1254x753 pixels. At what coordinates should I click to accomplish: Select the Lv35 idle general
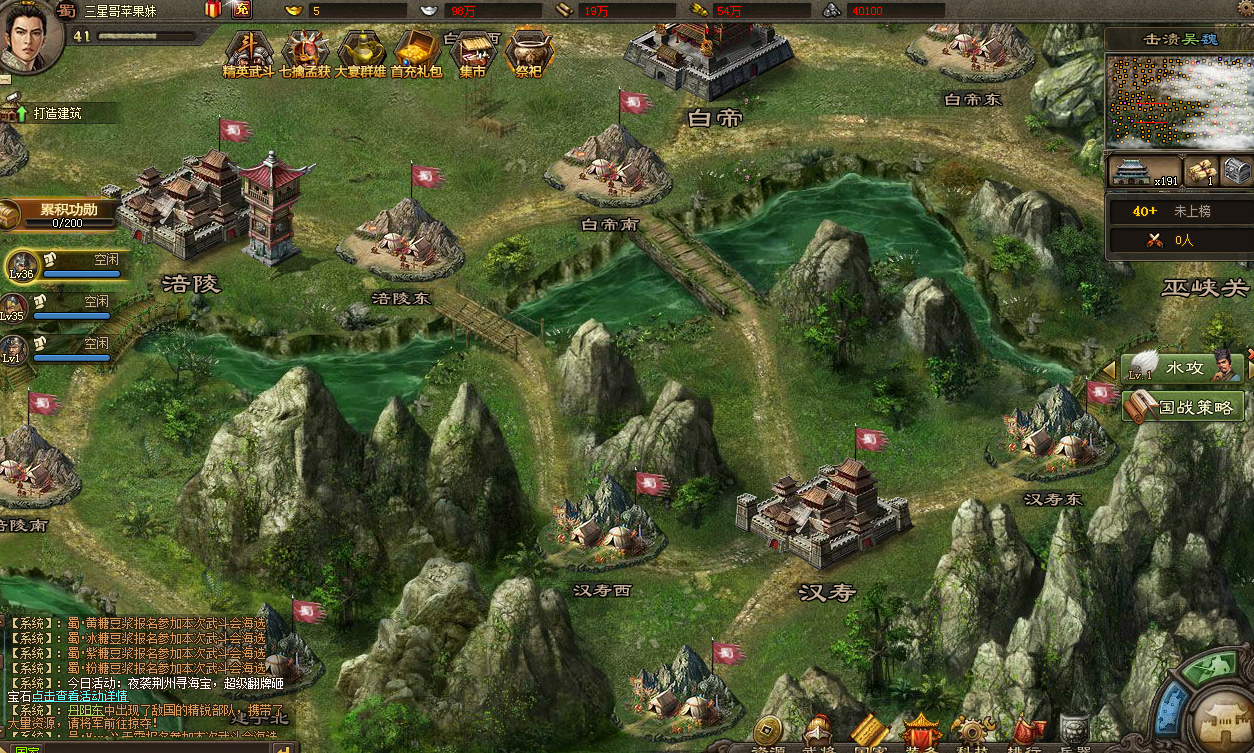click(x=62, y=306)
